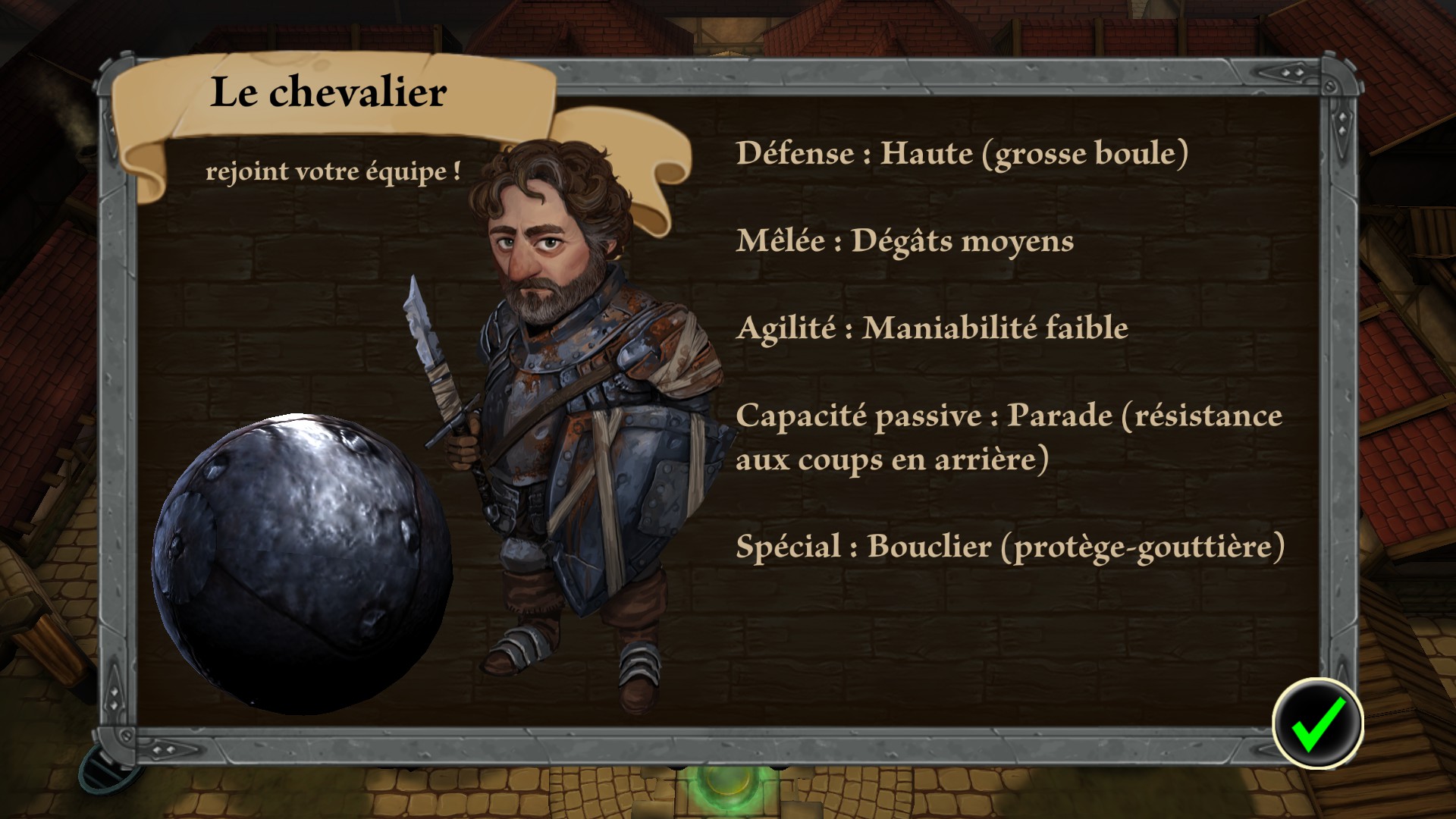Confirm with the green checkmark button
1456x819 pixels.
pos(1317,723)
